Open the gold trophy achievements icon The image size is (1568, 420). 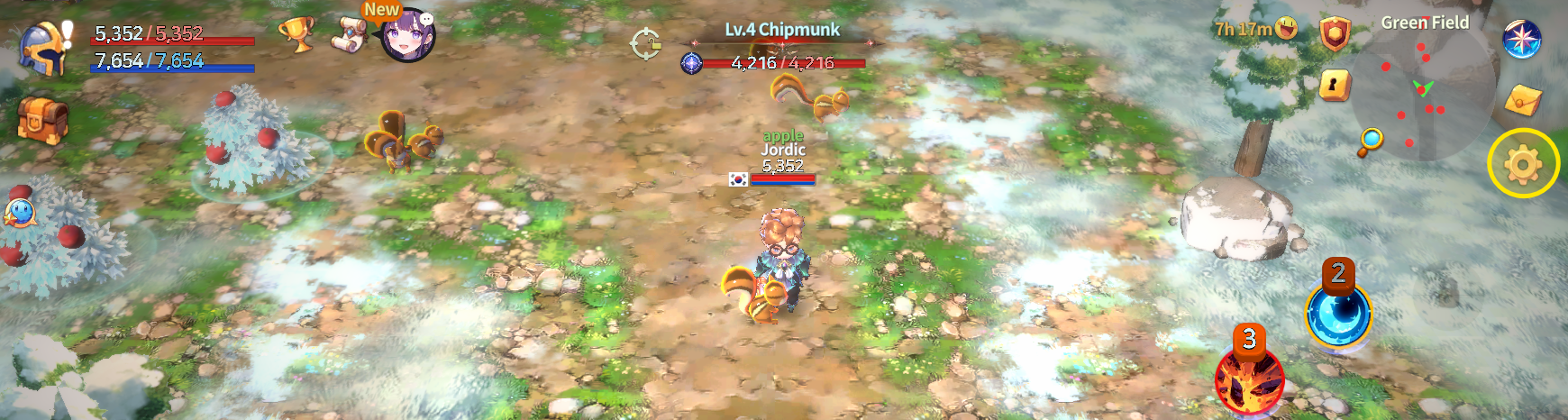click(296, 34)
